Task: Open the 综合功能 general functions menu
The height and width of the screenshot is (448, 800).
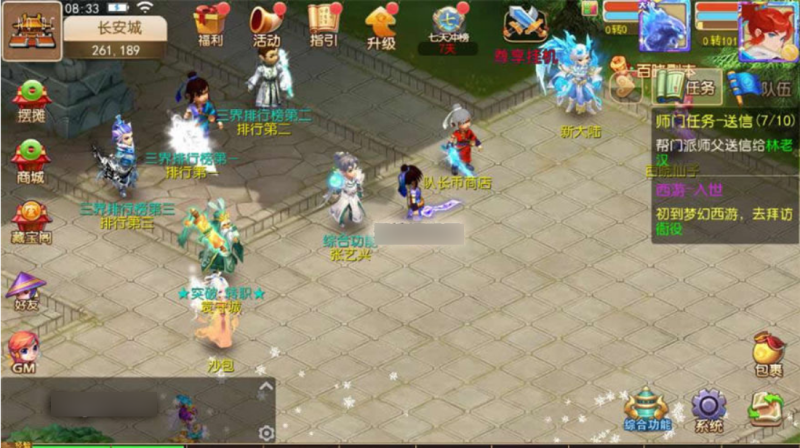Action: pos(650,411)
